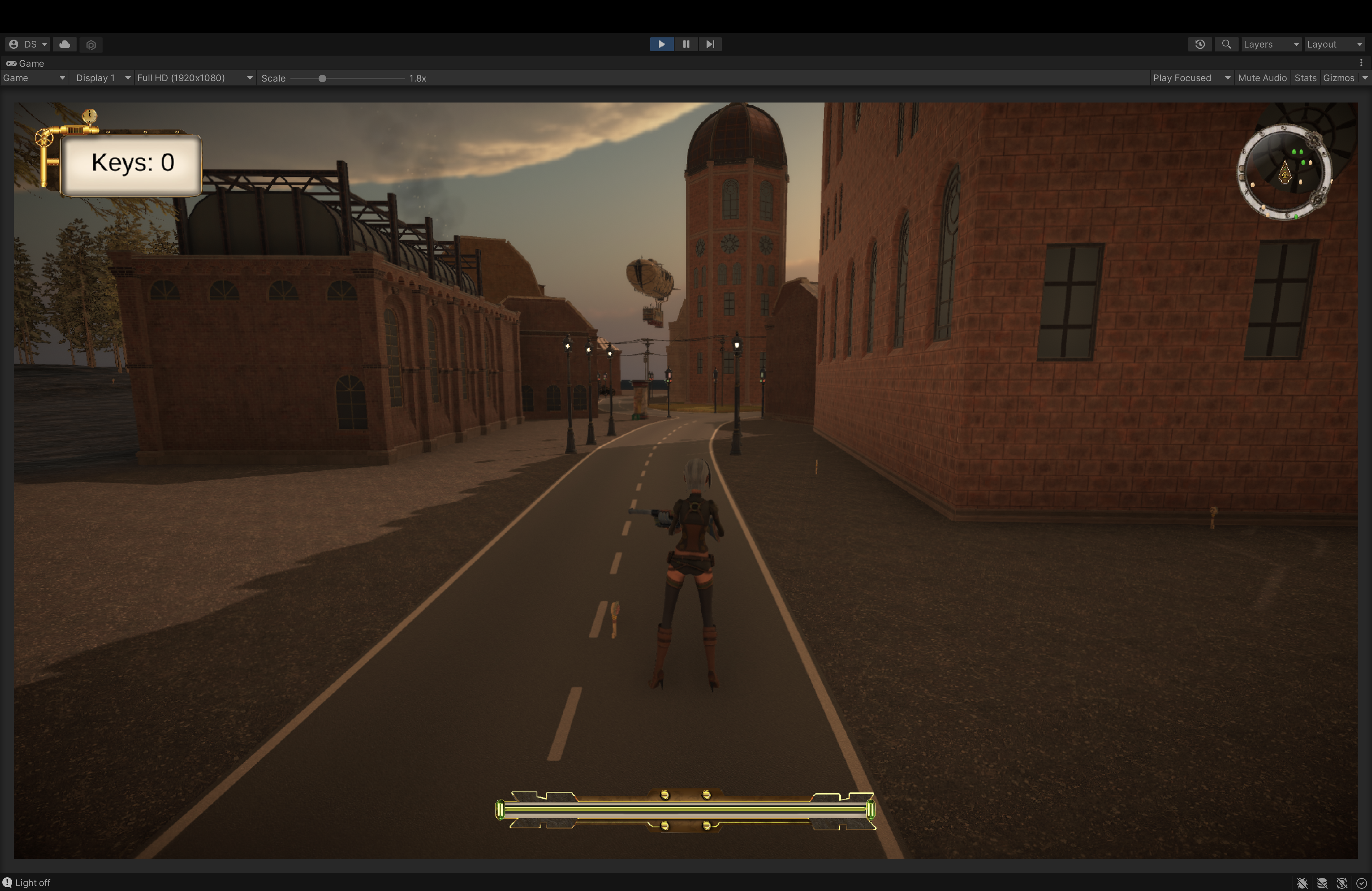This screenshot has width=1372, height=891.
Task: Open the DS account menu
Action: pyautogui.click(x=28, y=44)
